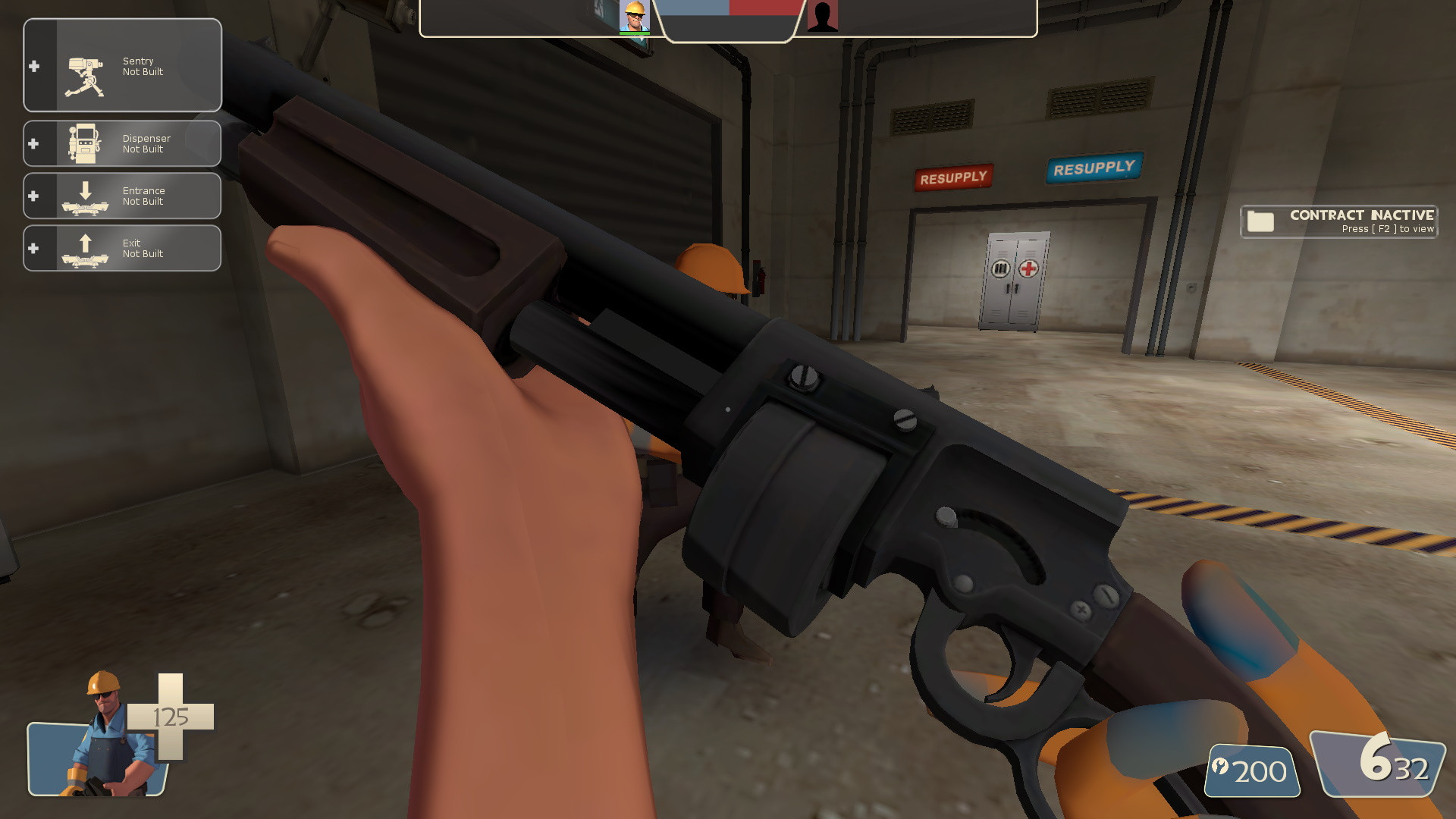Select the Dispenser build icon
The image size is (1456, 819).
tap(85, 141)
